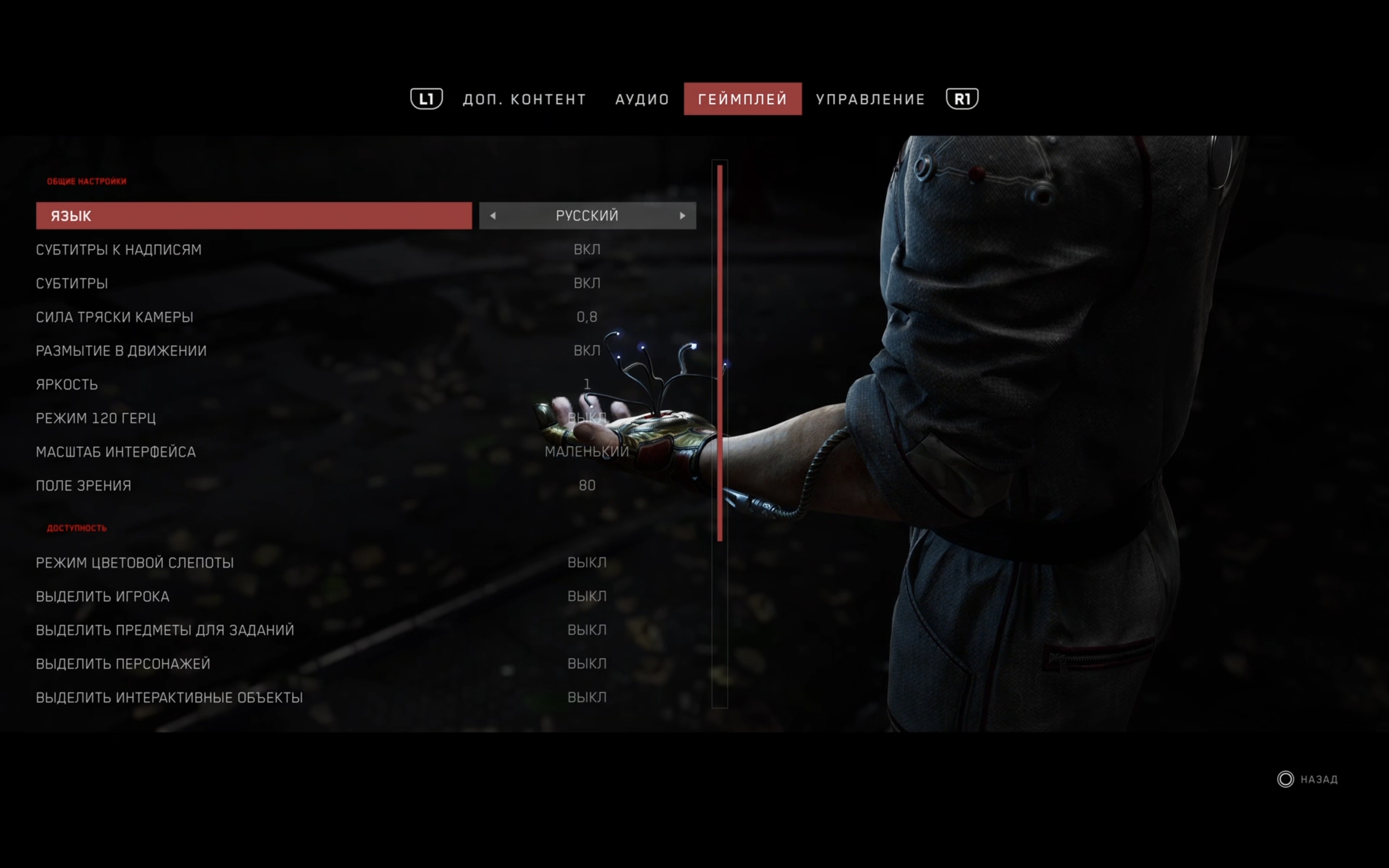Click the R1 shoulder button icon
Screen dimensions: 1389x868
coord(961,98)
